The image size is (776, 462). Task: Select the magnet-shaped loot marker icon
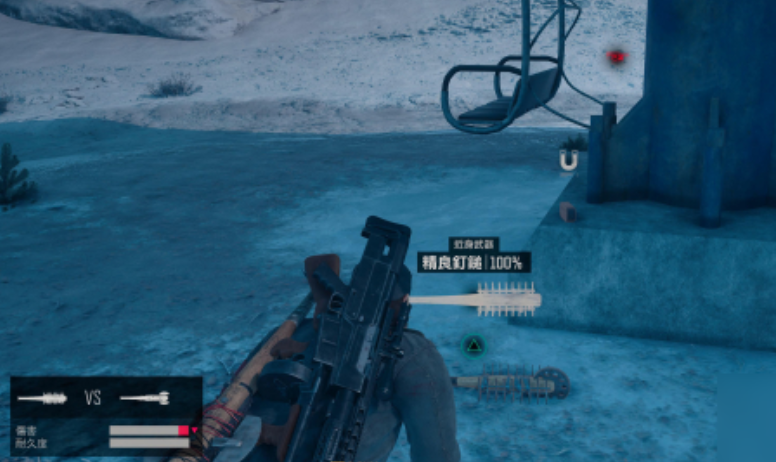click(x=568, y=160)
